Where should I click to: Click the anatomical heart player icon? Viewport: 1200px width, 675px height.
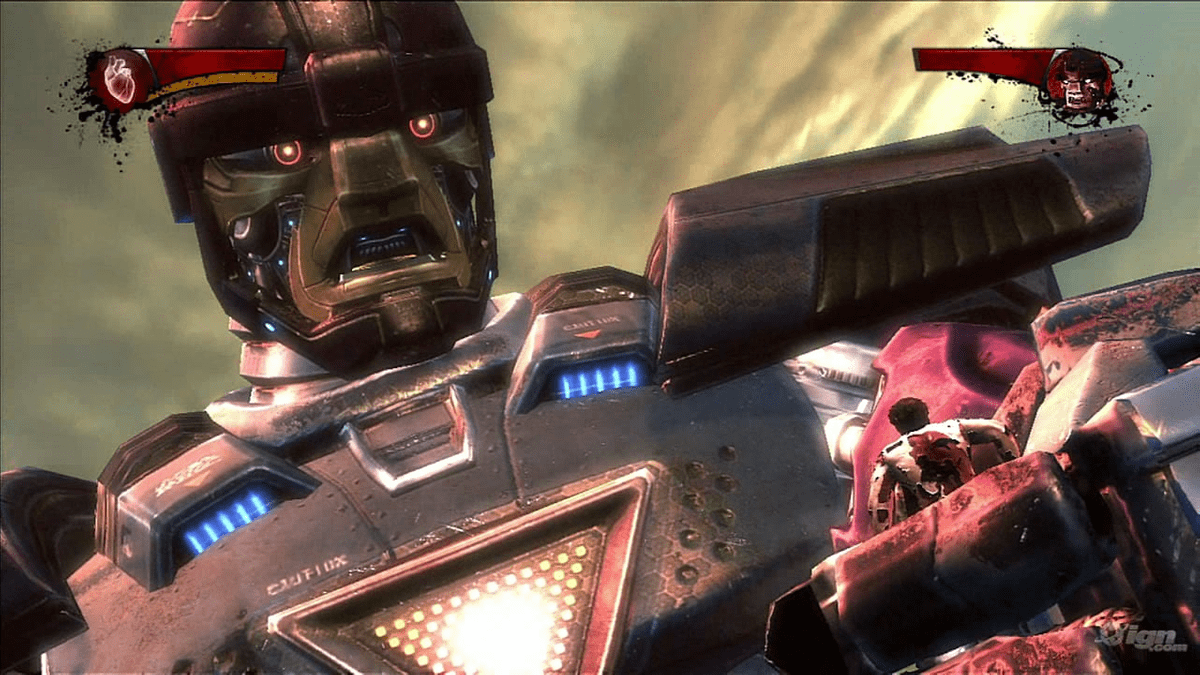click(119, 78)
